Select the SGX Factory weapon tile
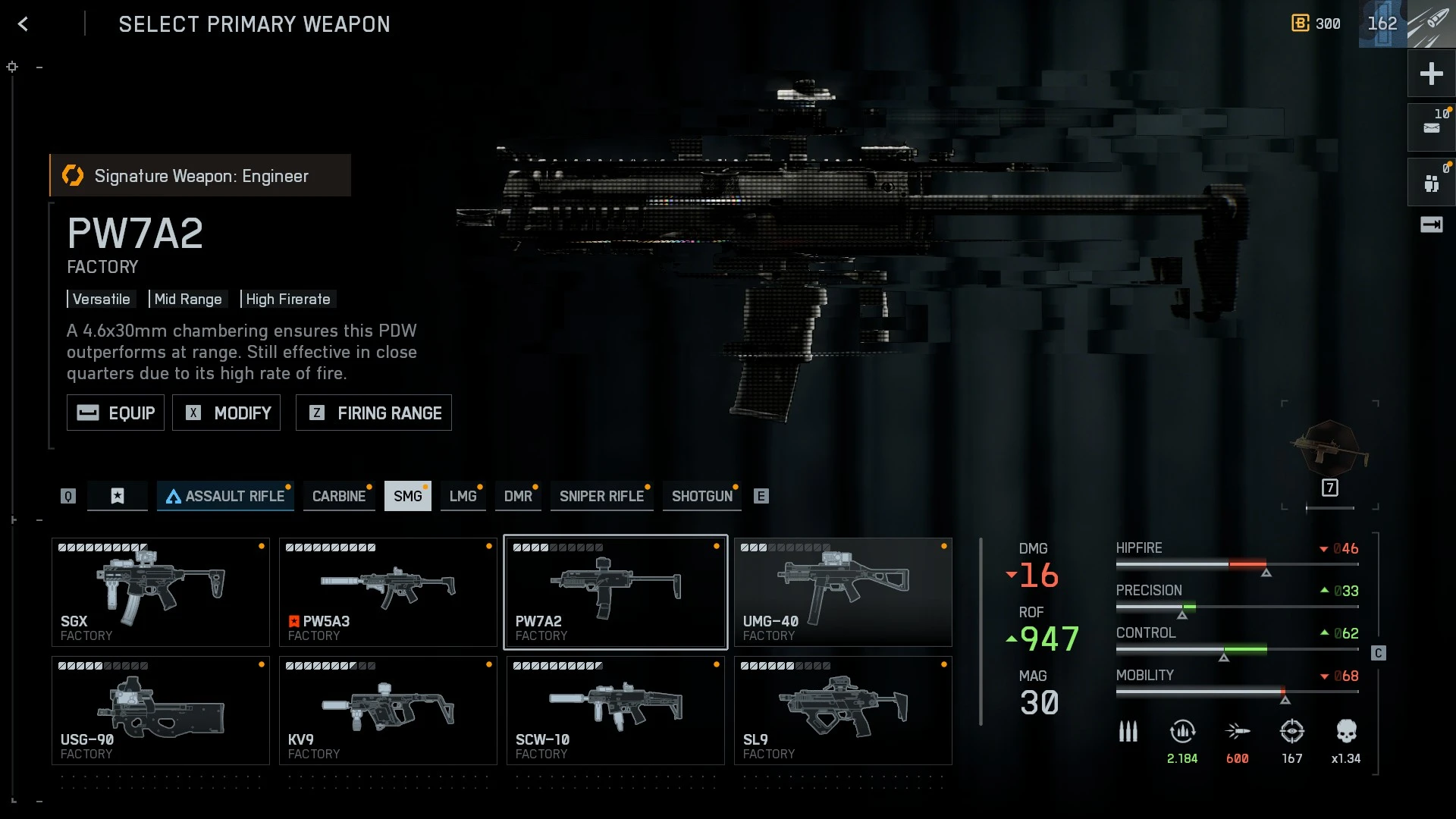The image size is (1456, 819). click(161, 592)
